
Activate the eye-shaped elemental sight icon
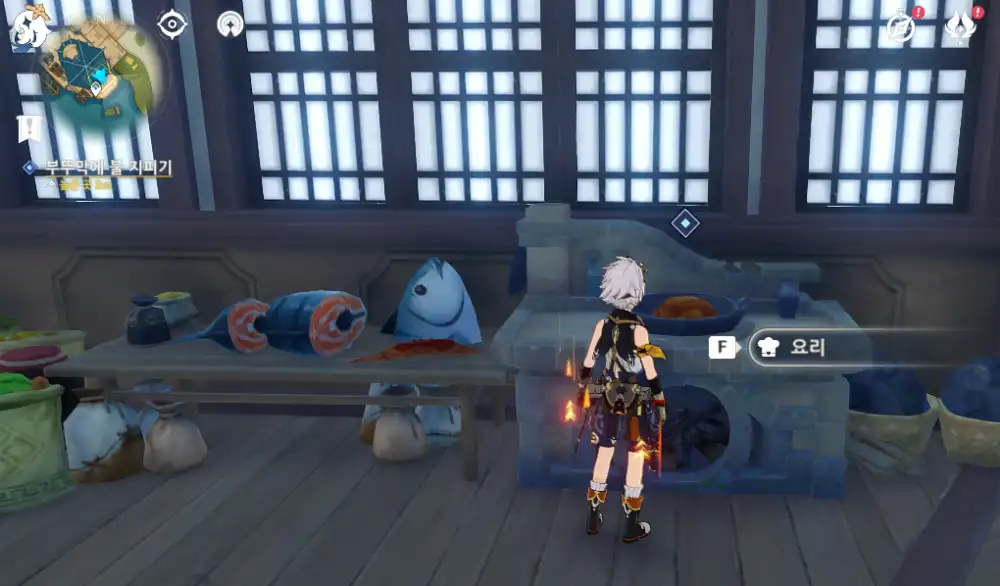(x=172, y=24)
